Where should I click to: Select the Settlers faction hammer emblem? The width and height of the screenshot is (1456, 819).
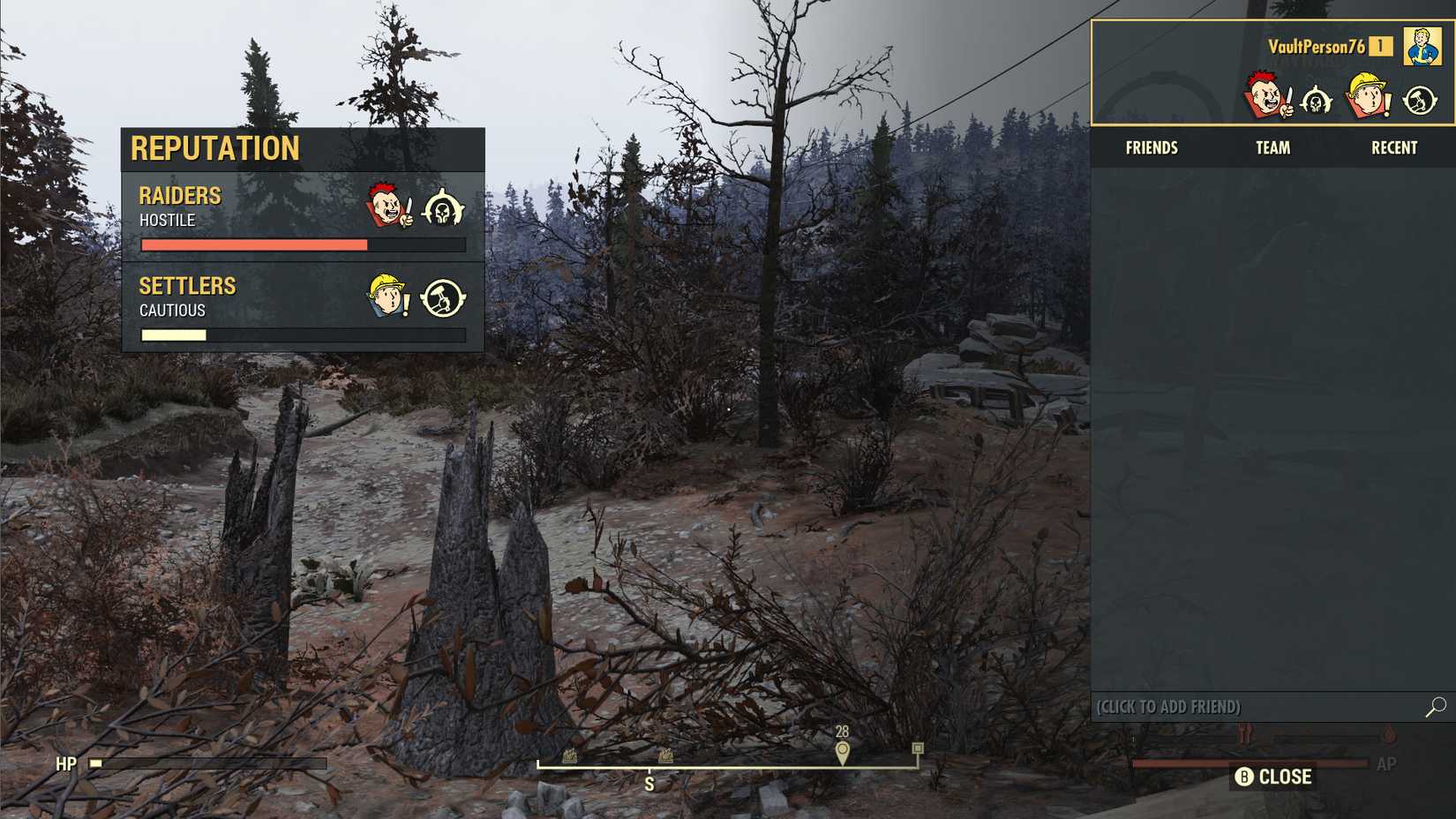(x=444, y=297)
